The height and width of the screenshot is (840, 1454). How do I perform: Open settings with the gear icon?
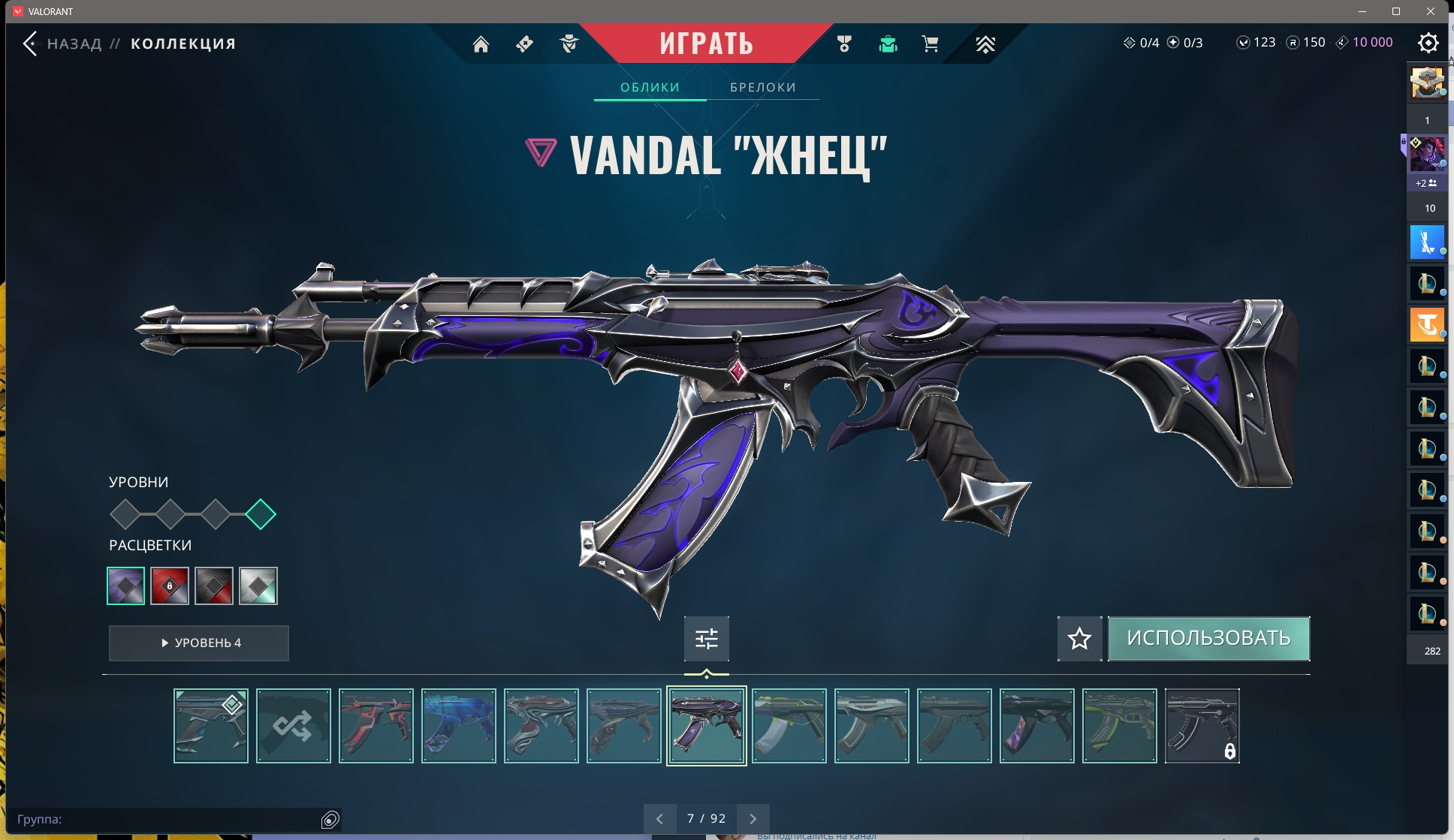coord(1428,43)
